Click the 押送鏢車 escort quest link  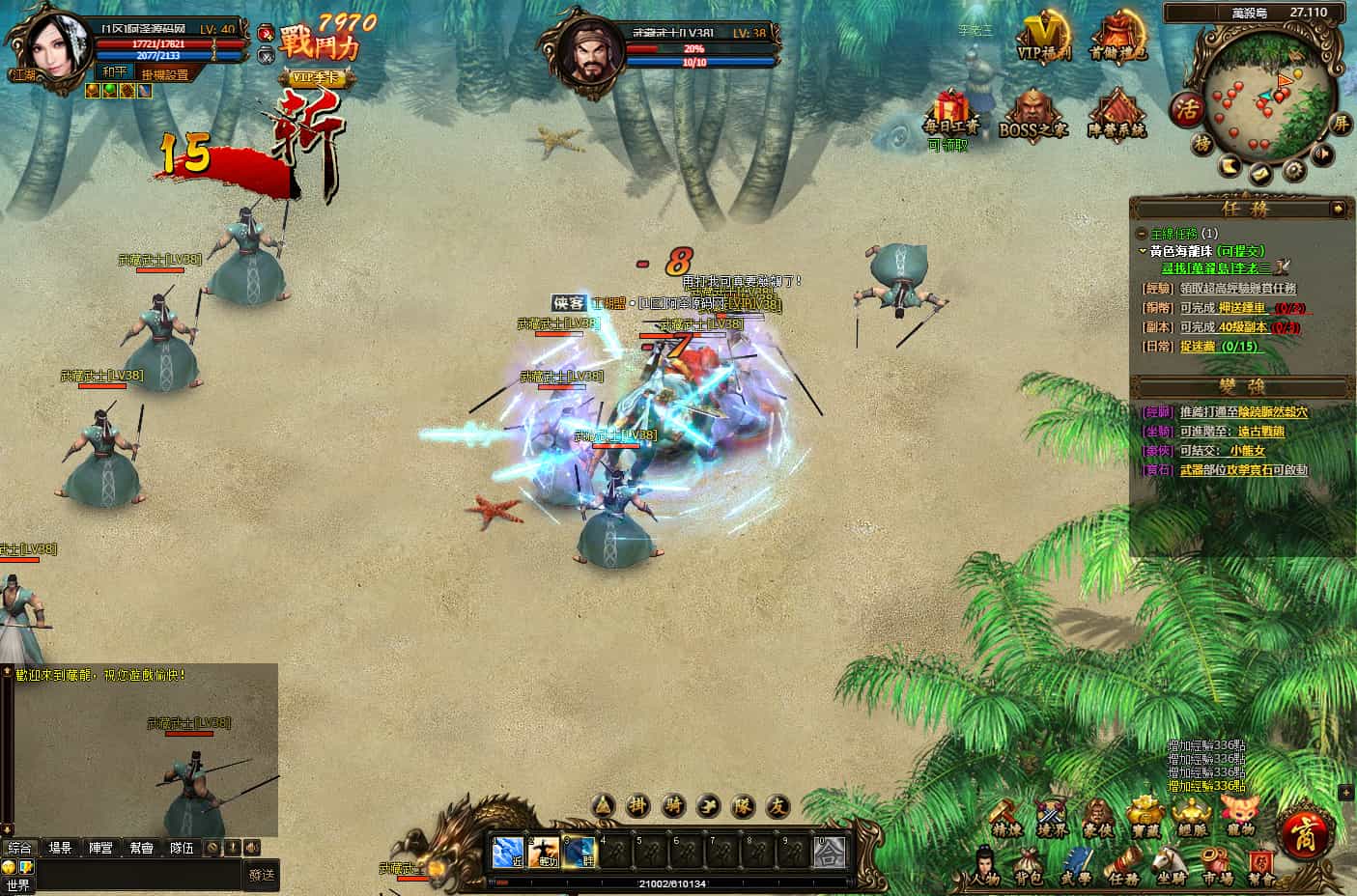coord(1245,308)
